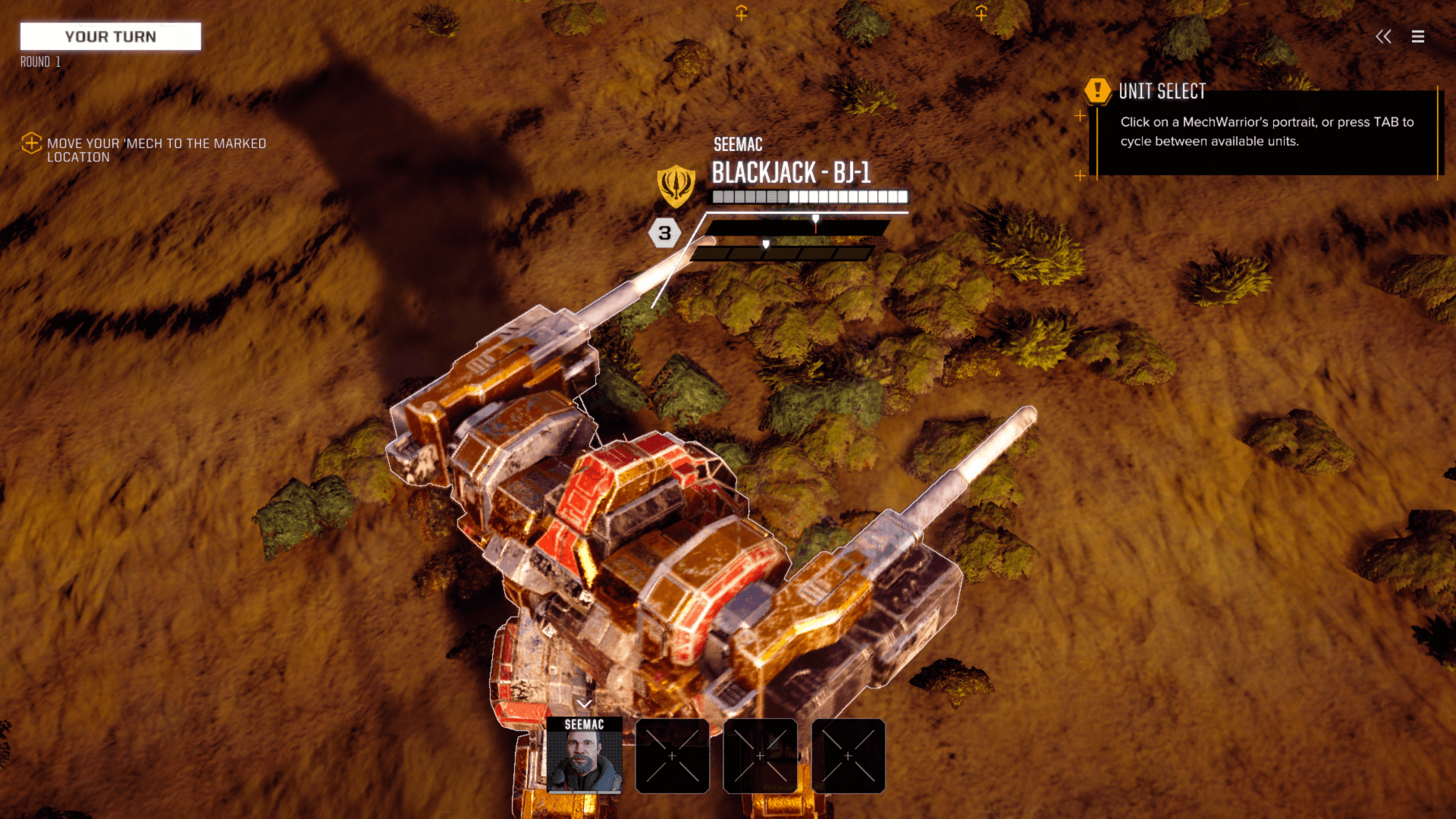Click the plus icon in the third empty lance slot
This screenshot has width=1456, height=819.
[x=846, y=756]
